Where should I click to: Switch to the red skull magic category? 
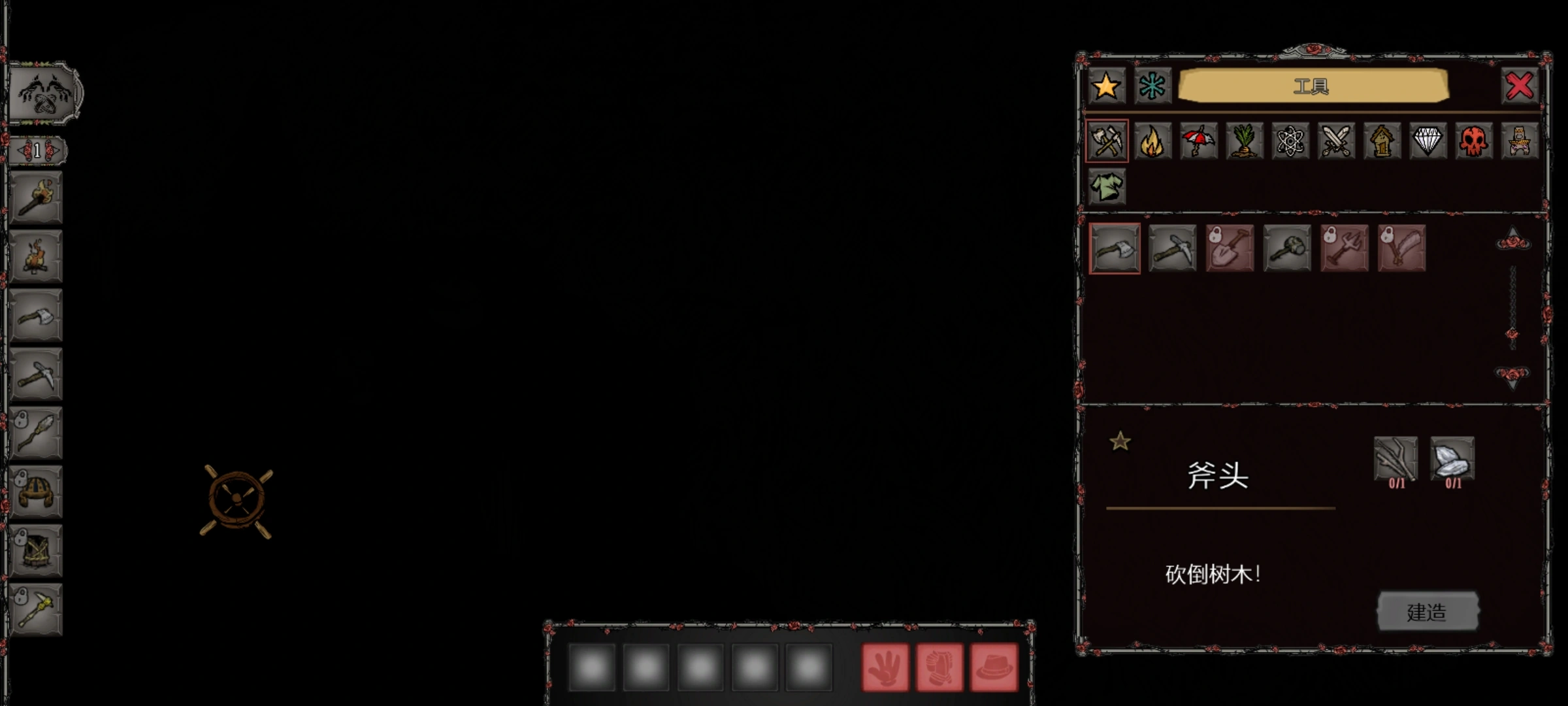click(1473, 141)
